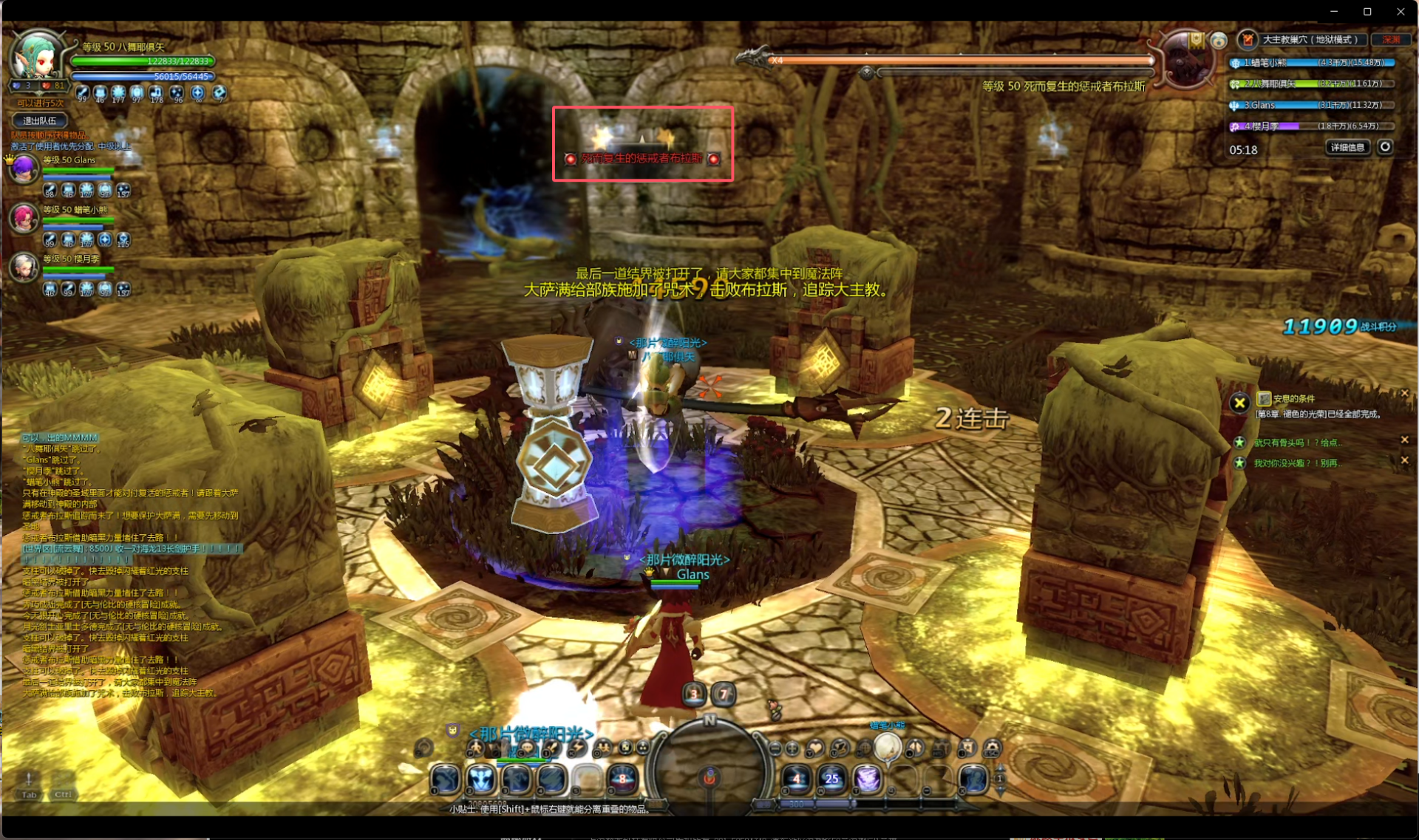This screenshot has width=1419, height=840.
Task: Select party member Glans portrait
Action: (x=24, y=168)
